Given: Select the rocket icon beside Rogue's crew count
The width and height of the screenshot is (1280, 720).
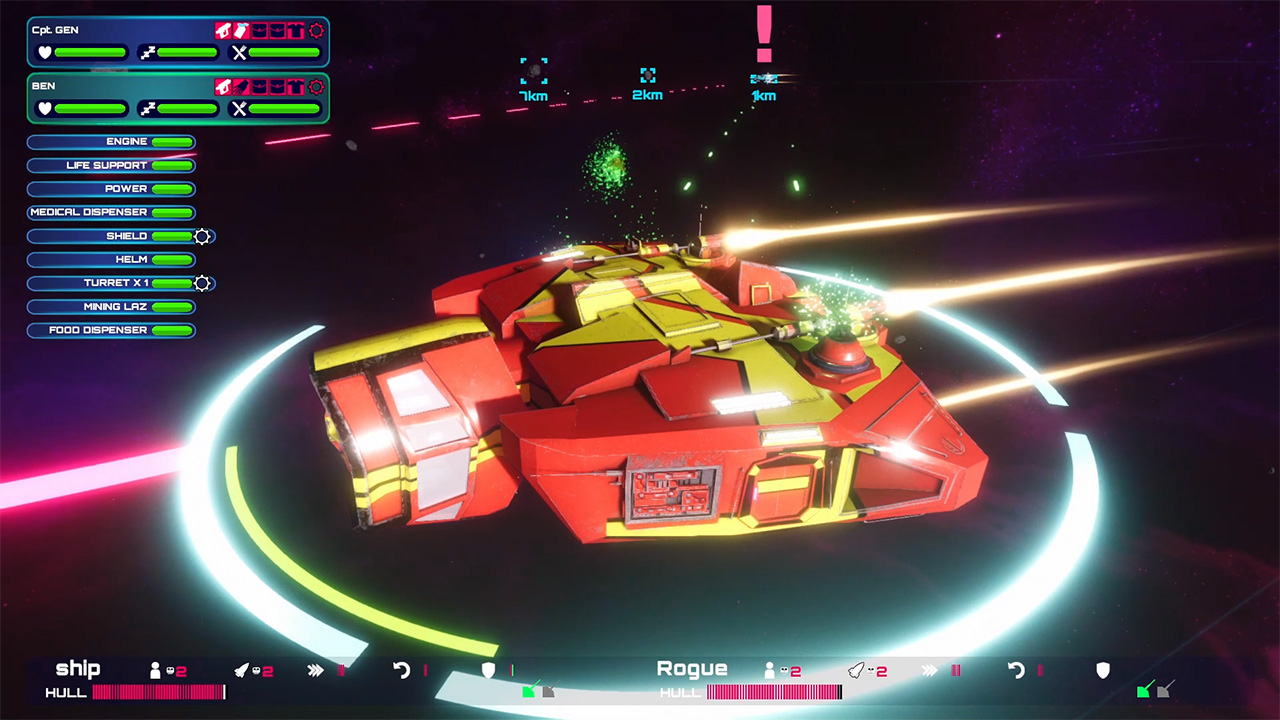Looking at the screenshot, I should 856,668.
